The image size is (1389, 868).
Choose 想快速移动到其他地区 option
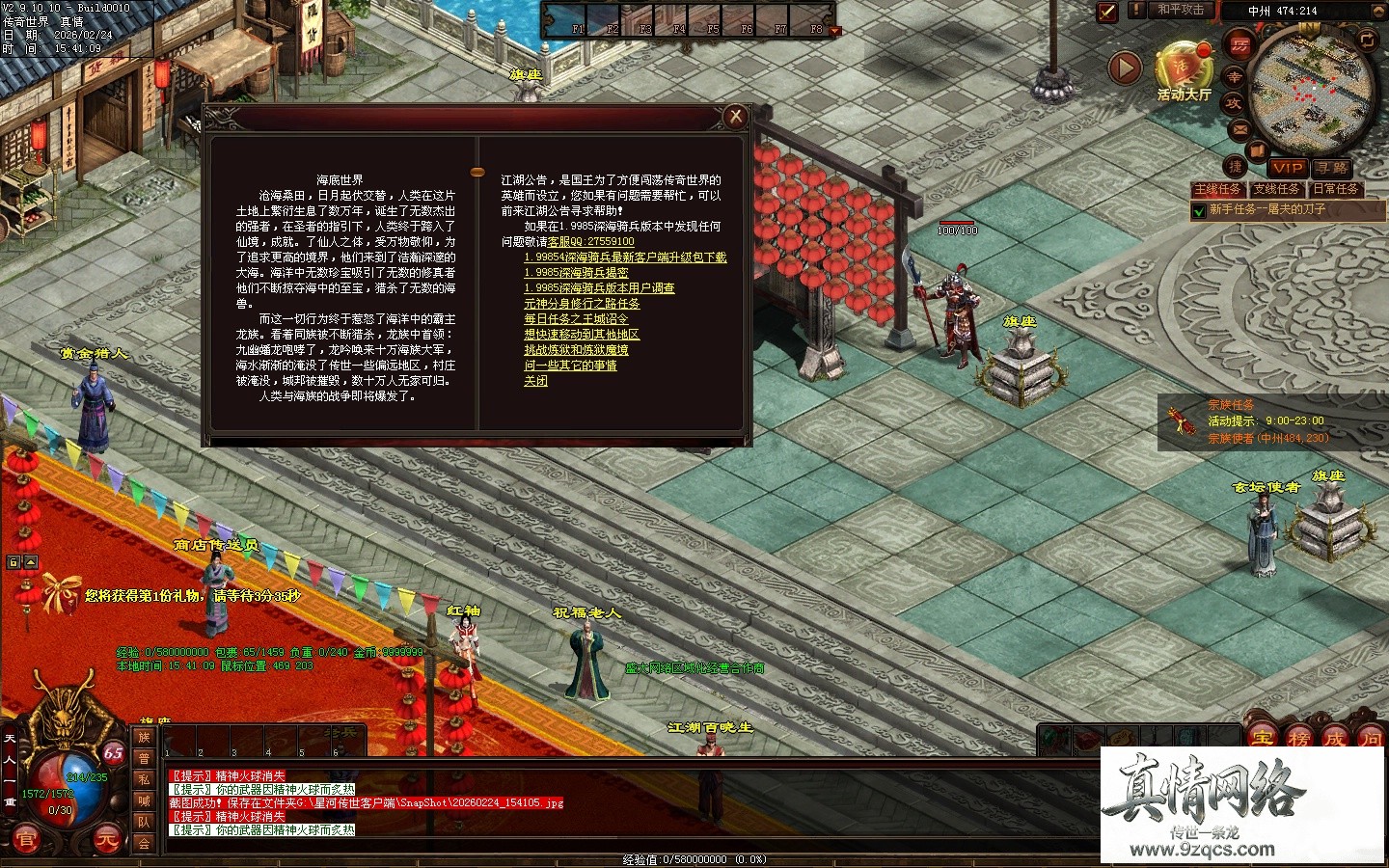(582, 335)
